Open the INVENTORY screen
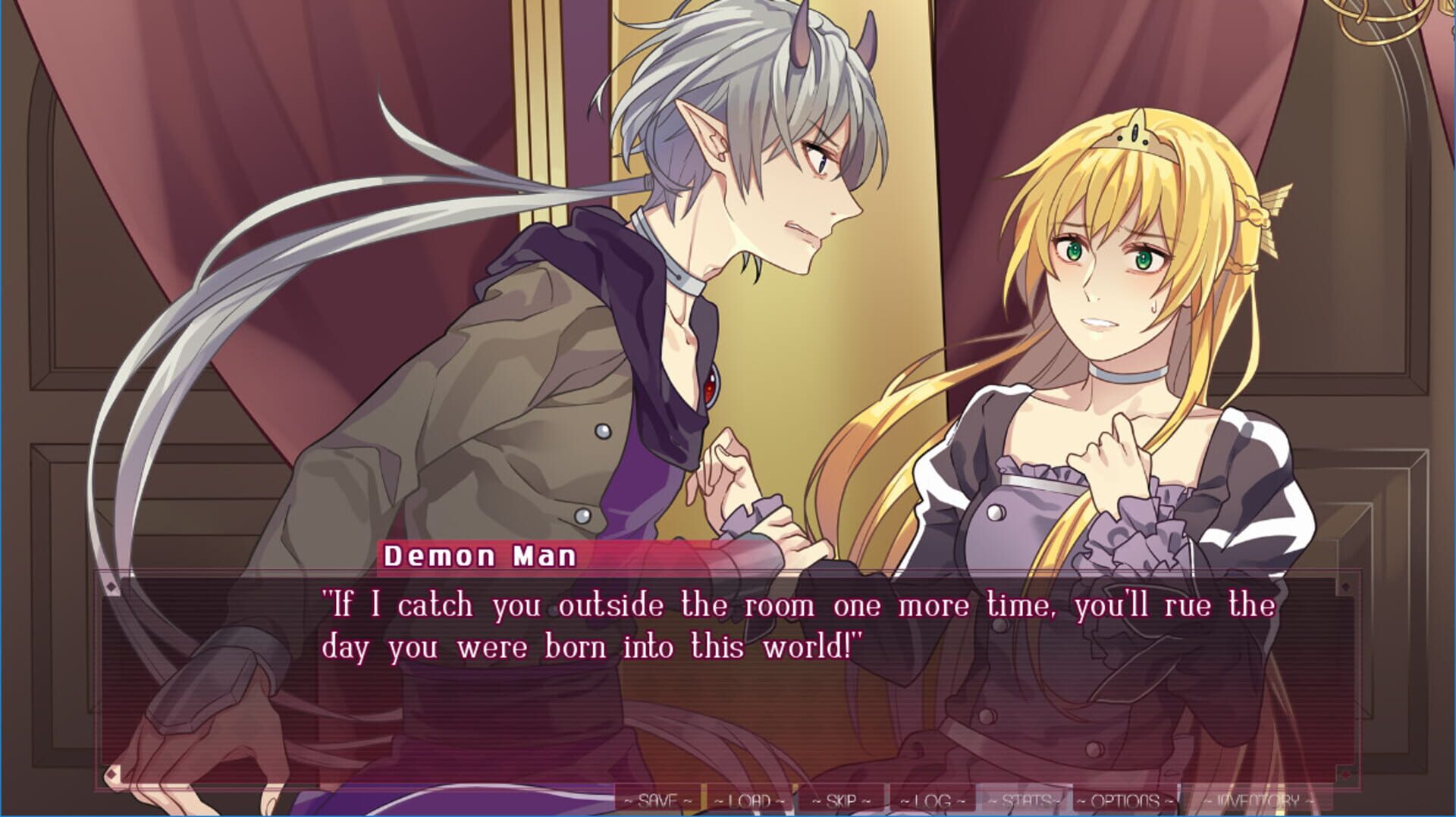Image resolution: width=1456 pixels, height=817 pixels. pyautogui.click(x=1255, y=798)
